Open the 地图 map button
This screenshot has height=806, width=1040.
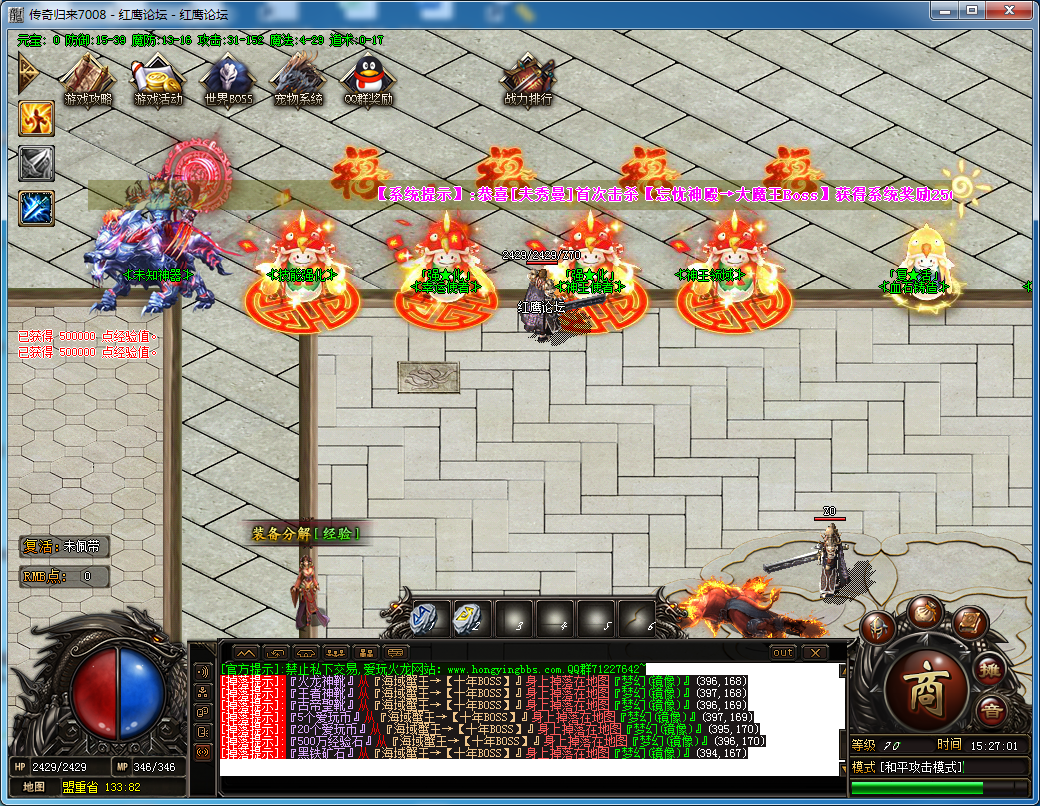tap(33, 787)
